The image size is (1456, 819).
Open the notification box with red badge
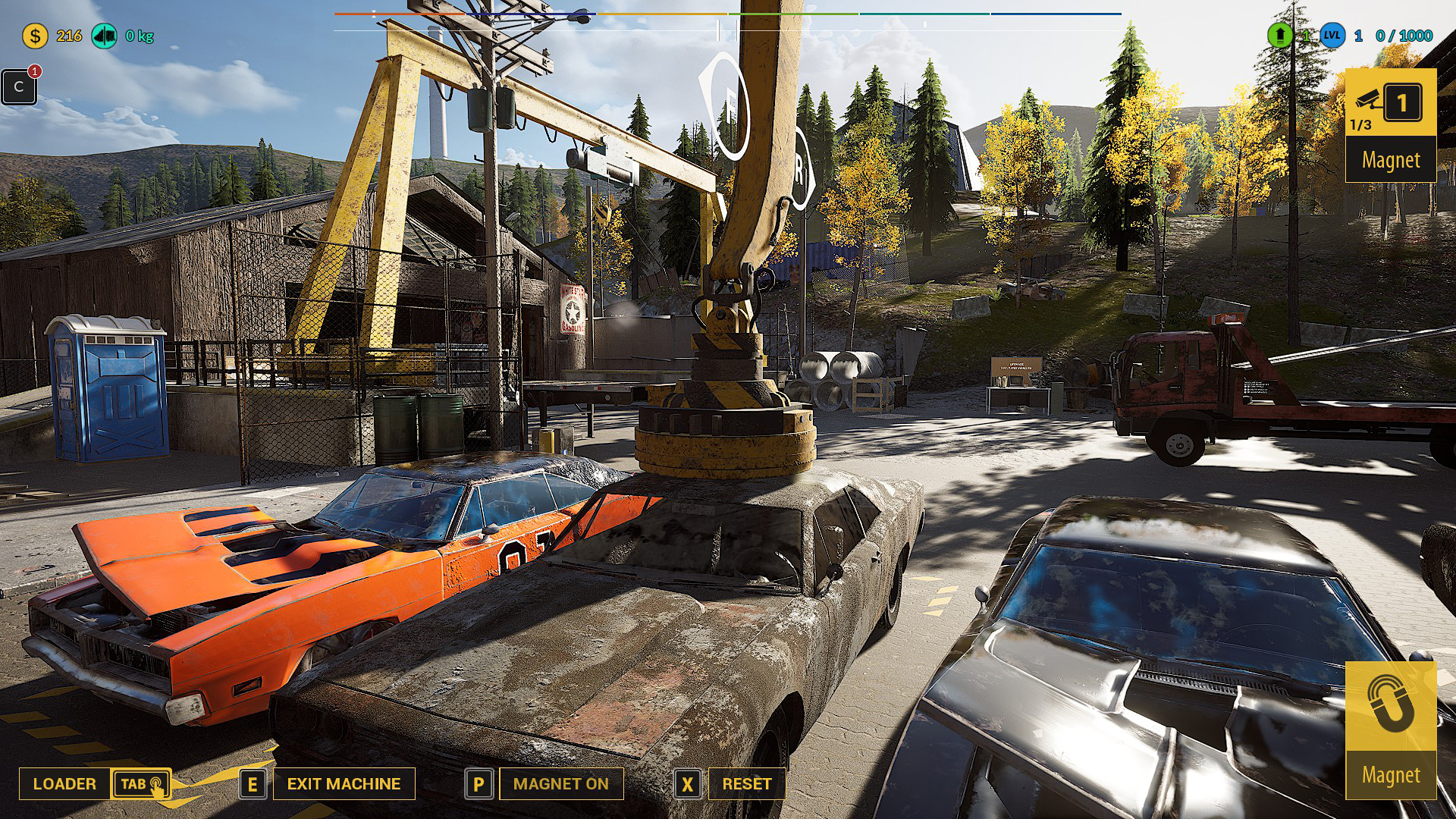(19, 86)
